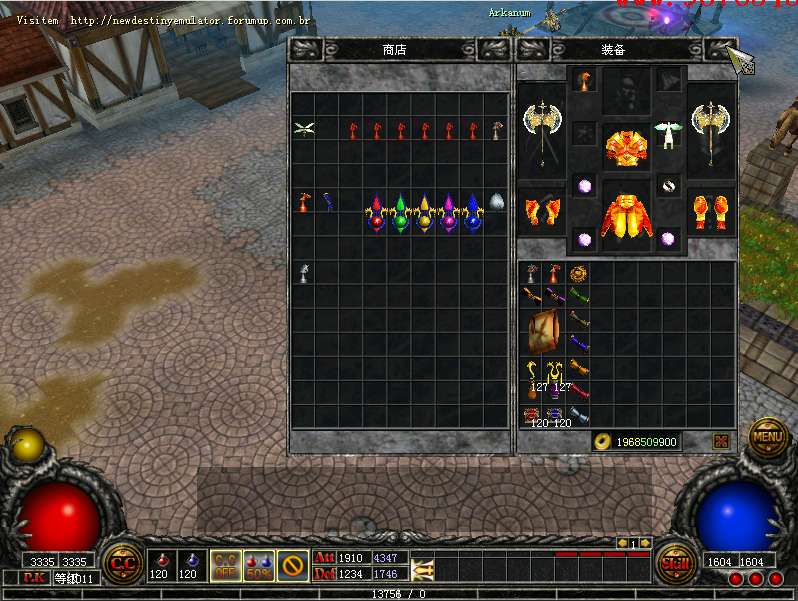Toggle the C.C OFF icon
Image resolution: width=798 pixels, height=601 pixels.
225,565
